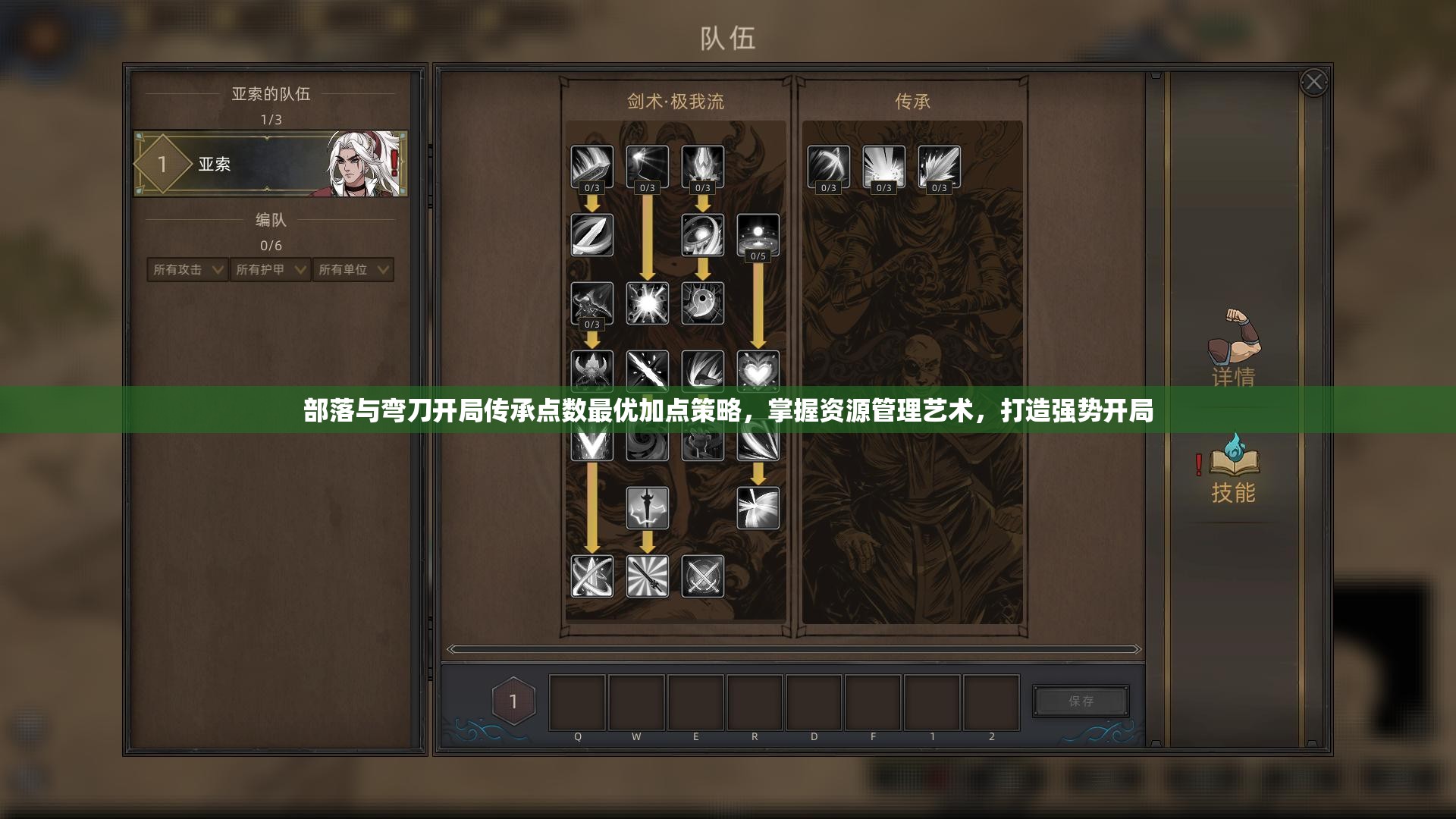Open the 详情 muscle-arm details panel icon

point(1233,349)
